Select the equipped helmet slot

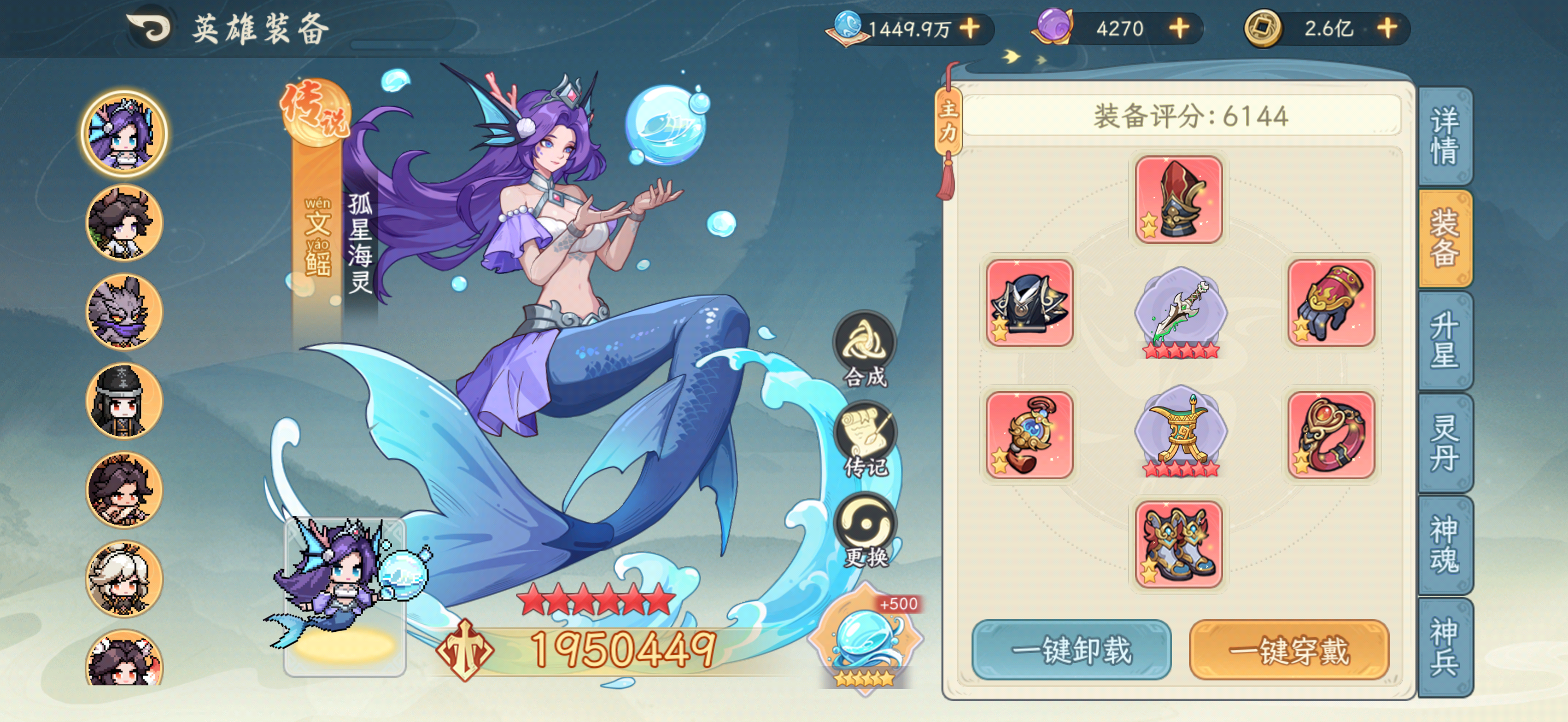1179,198
